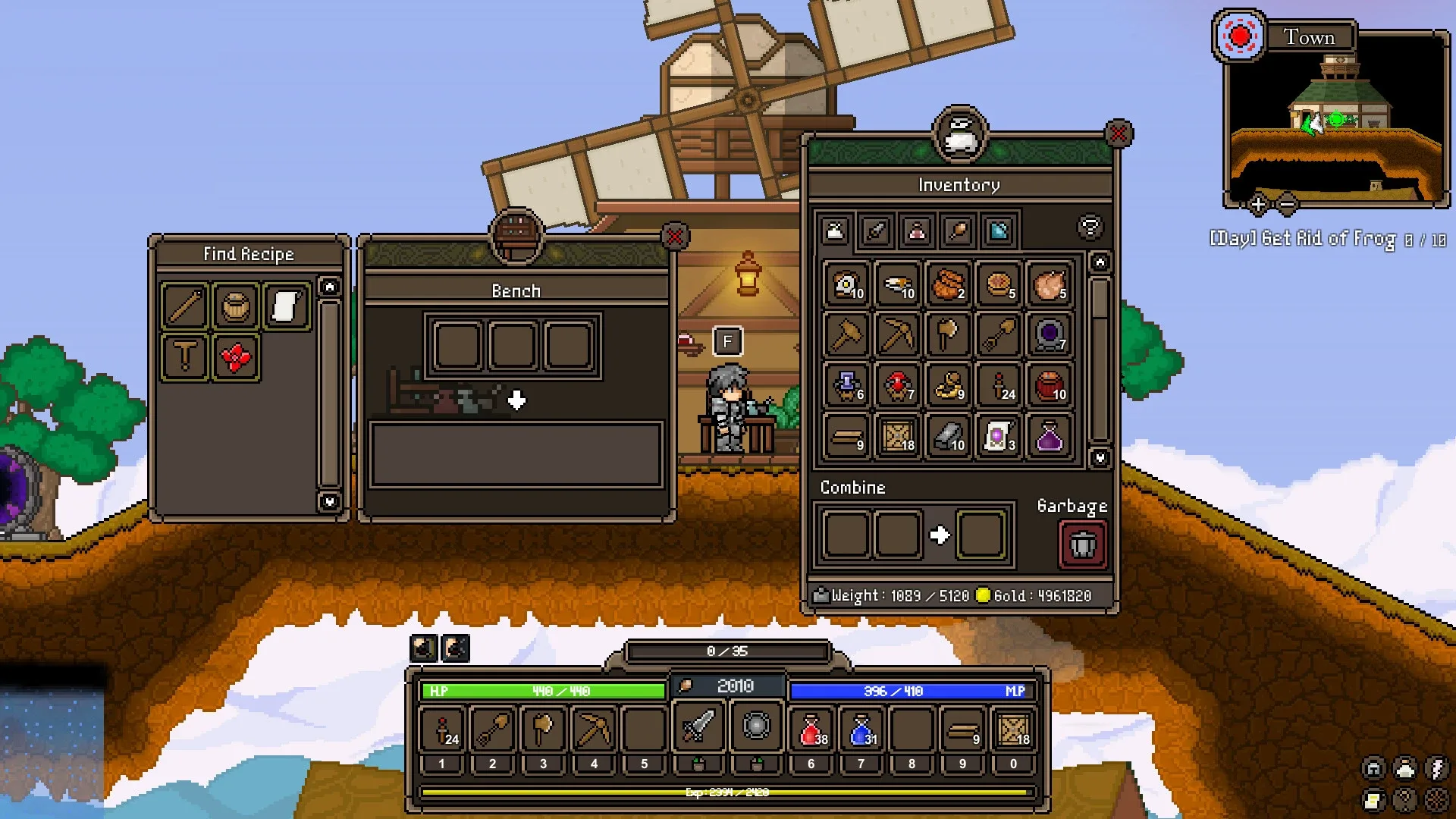The height and width of the screenshot is (819, 1456).
Task: Close the Inventory window
Action: pyautogui.click(x=1119, y=134)
